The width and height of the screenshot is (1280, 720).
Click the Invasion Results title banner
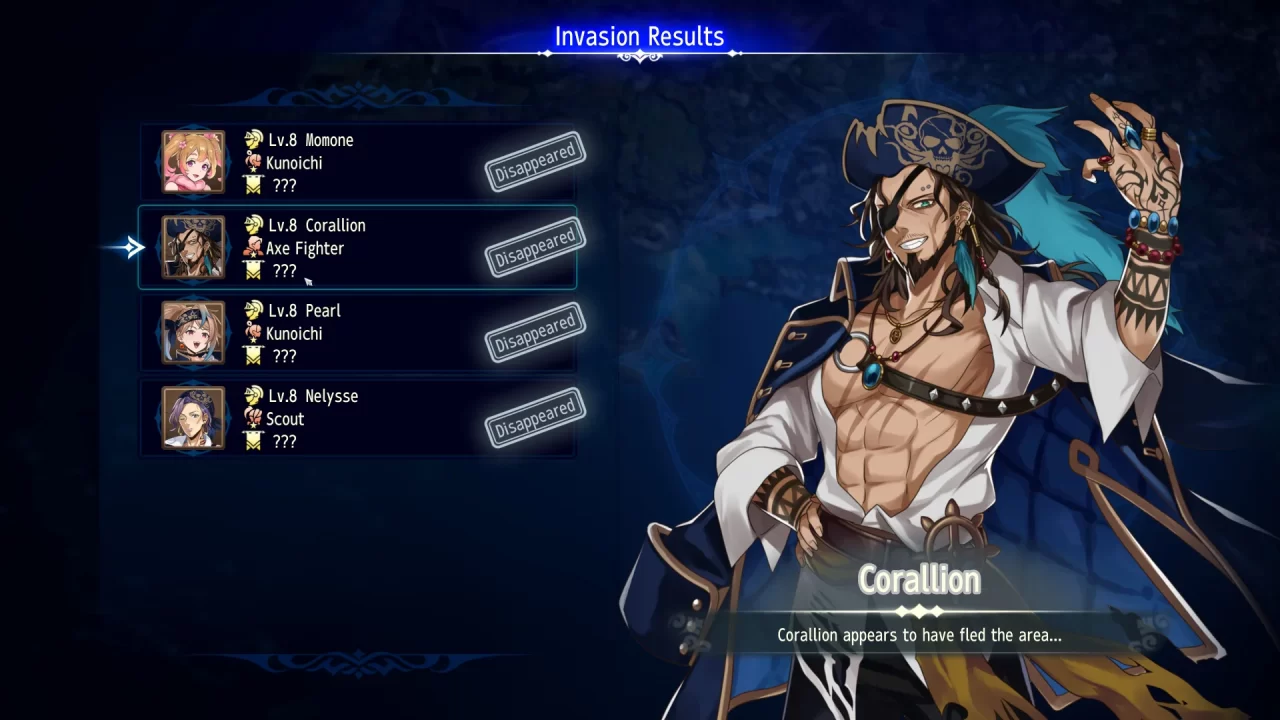pyautogui.click(x=639, y=36)
